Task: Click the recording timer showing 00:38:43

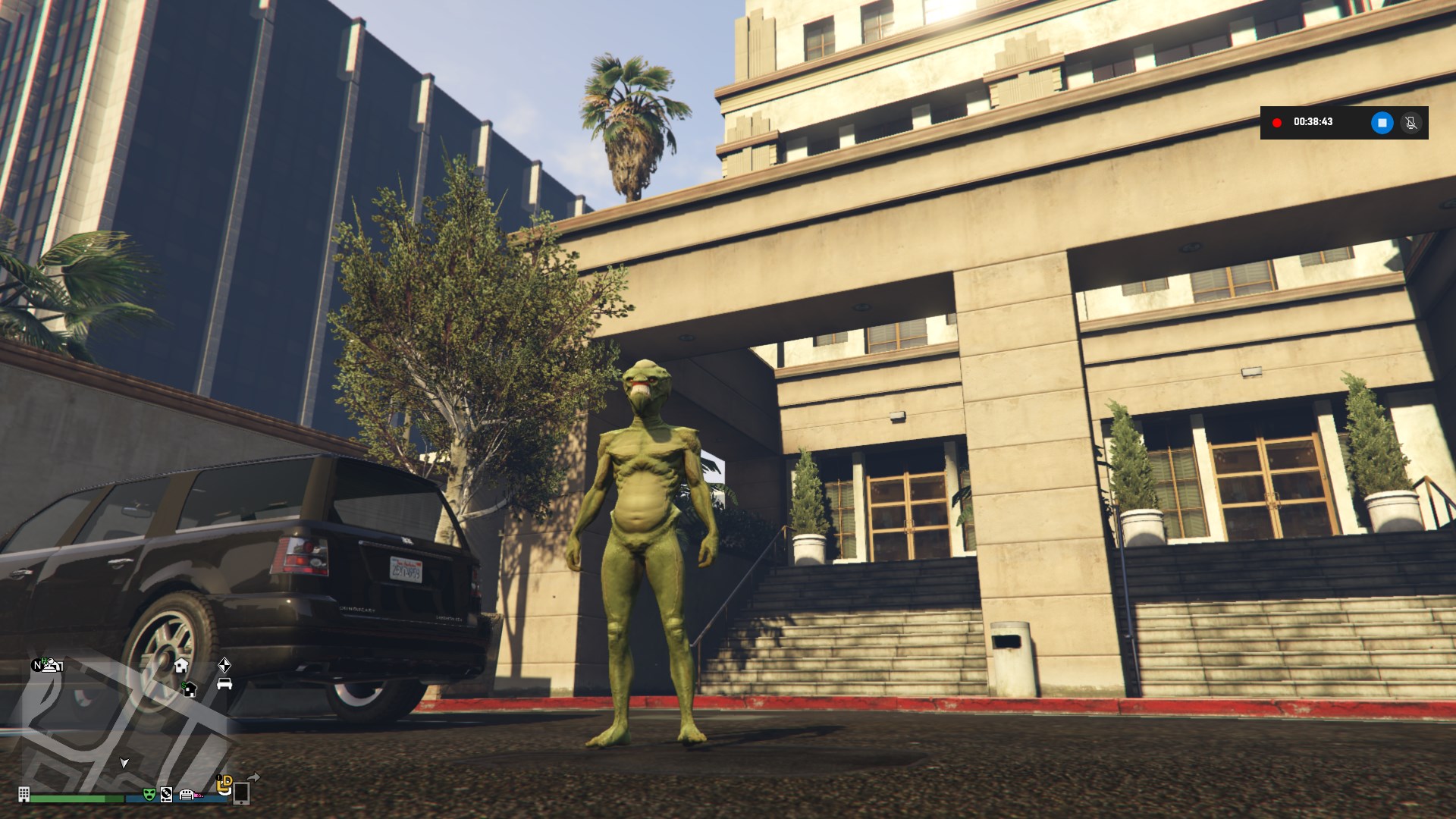Action: 1313,122
